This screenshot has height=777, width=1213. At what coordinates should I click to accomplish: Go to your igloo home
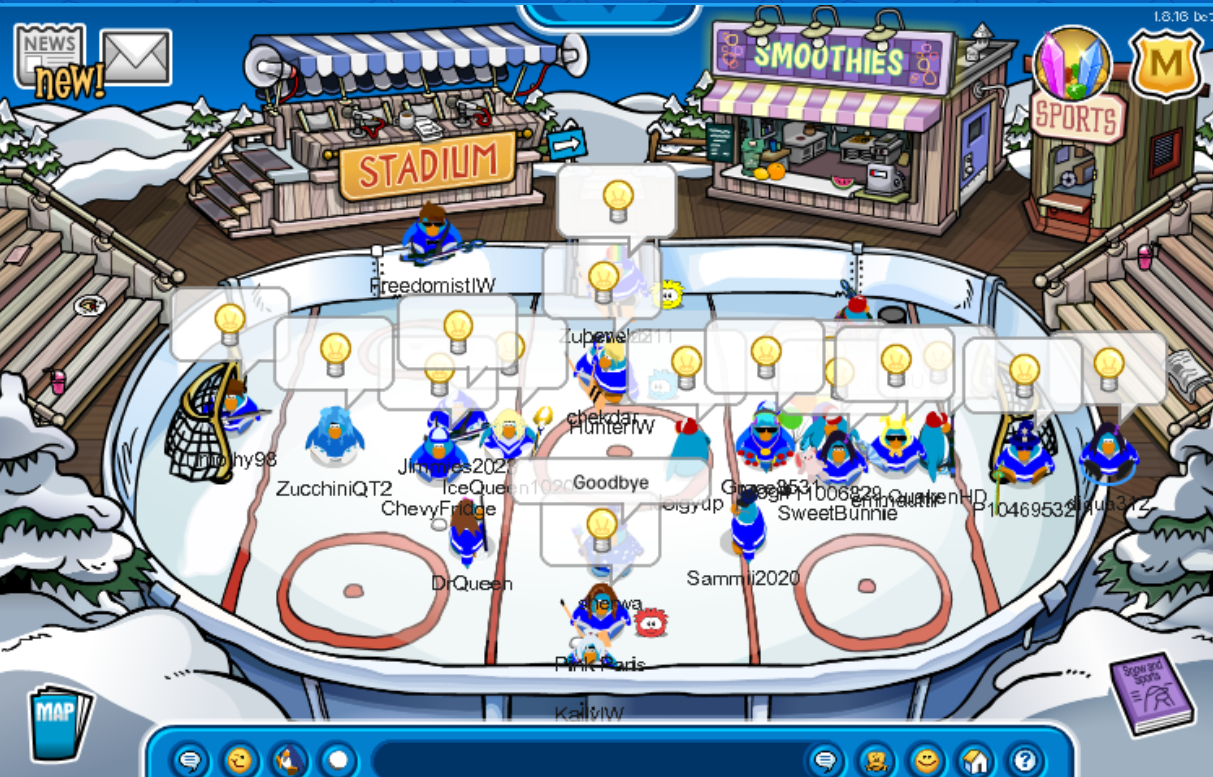tap(976, 761)
